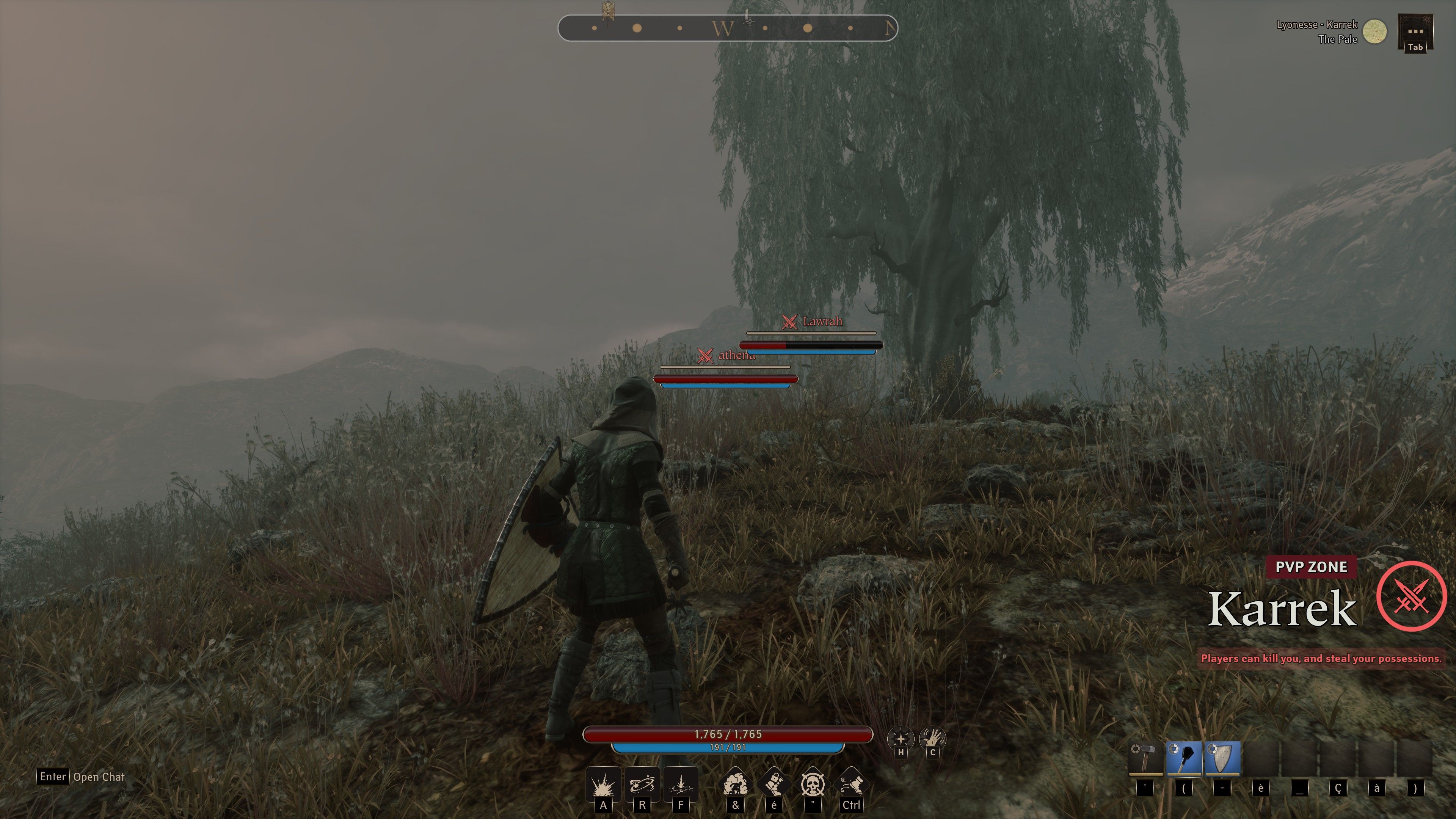Activate the smoke cloud crouch skill

pyautogui.click(x=735, y=783)
